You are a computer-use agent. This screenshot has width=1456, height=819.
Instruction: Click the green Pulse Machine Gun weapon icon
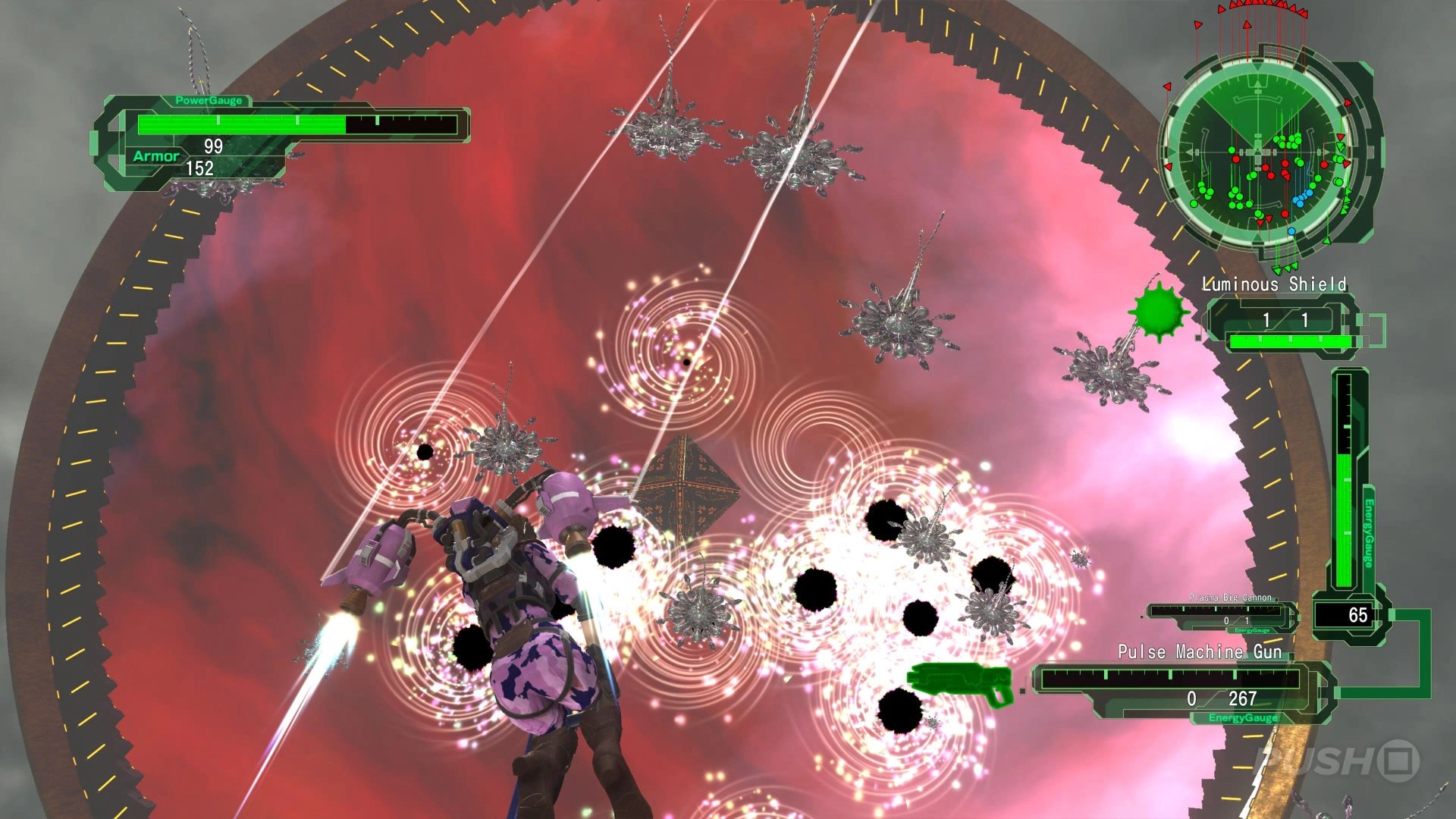click(x=960, y=682)
